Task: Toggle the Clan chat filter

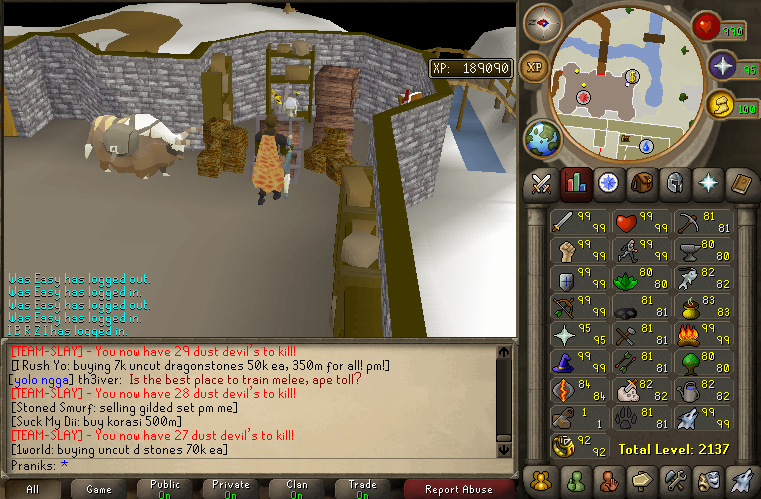Action: click(x=297, y=489)
